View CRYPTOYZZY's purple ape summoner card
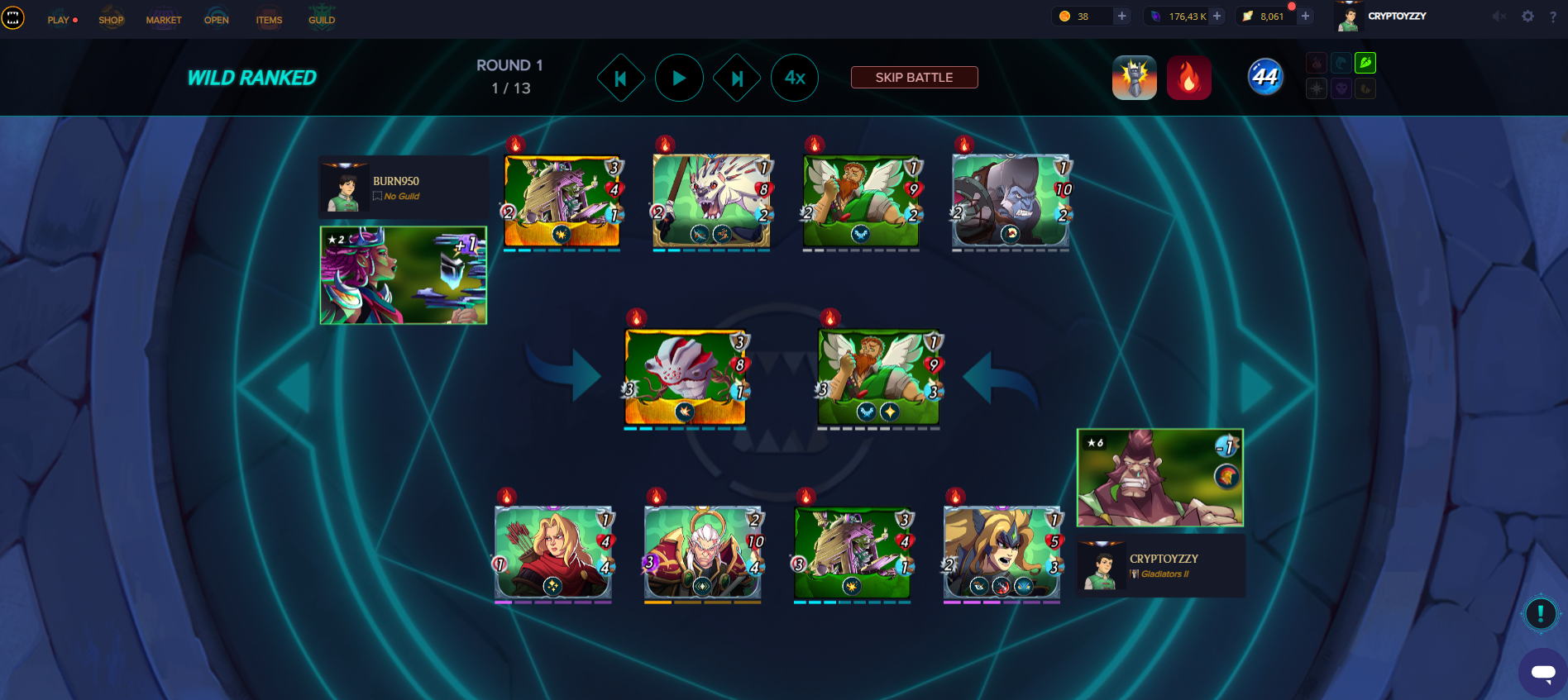Viewport: 1568px width, 700px height. click(1159, 478)
